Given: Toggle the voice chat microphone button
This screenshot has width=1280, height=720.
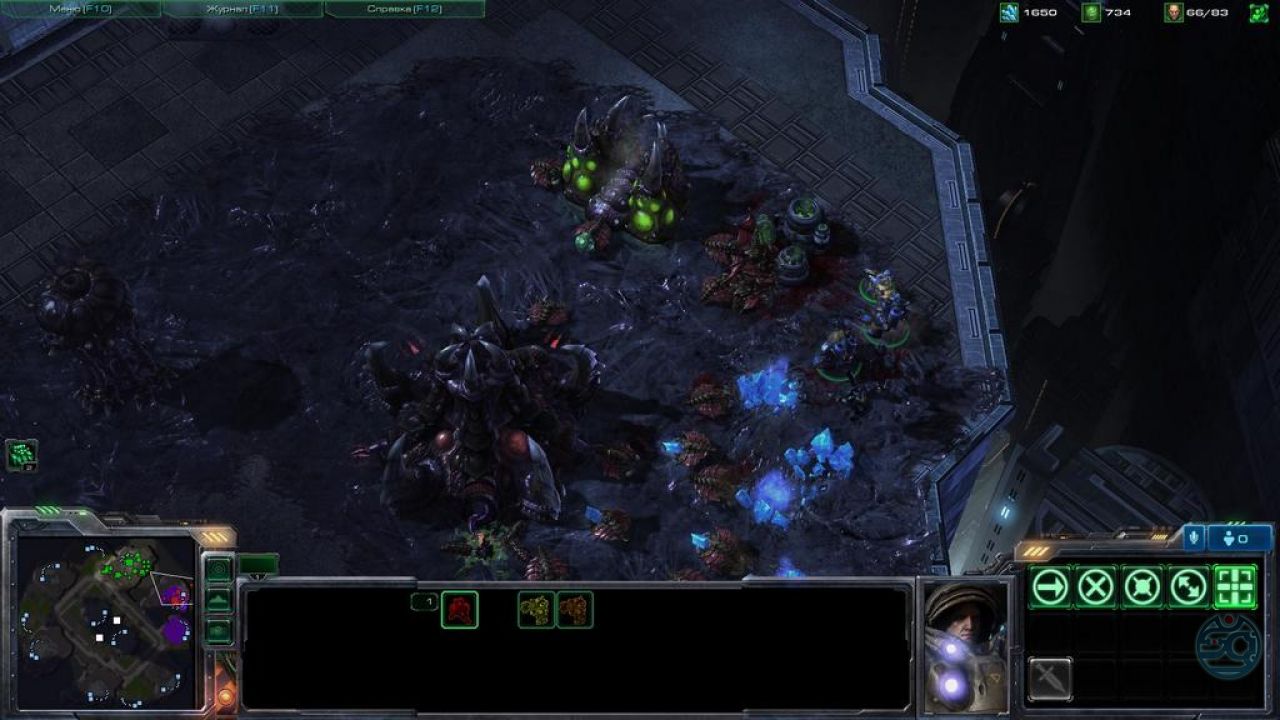Looking at the screenshot, I should (1194, 537).
